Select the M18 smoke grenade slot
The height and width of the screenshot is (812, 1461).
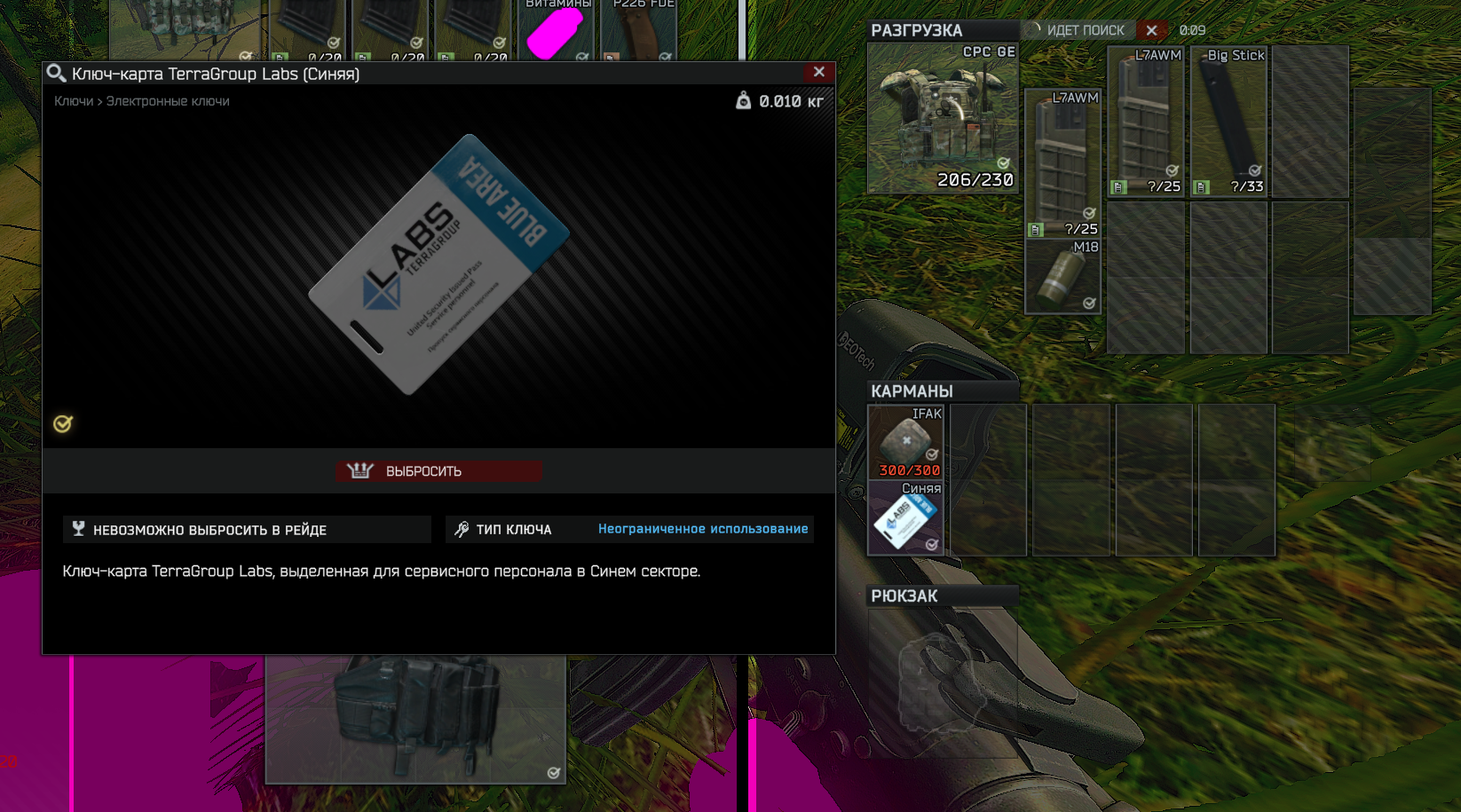click(1062, 276)
